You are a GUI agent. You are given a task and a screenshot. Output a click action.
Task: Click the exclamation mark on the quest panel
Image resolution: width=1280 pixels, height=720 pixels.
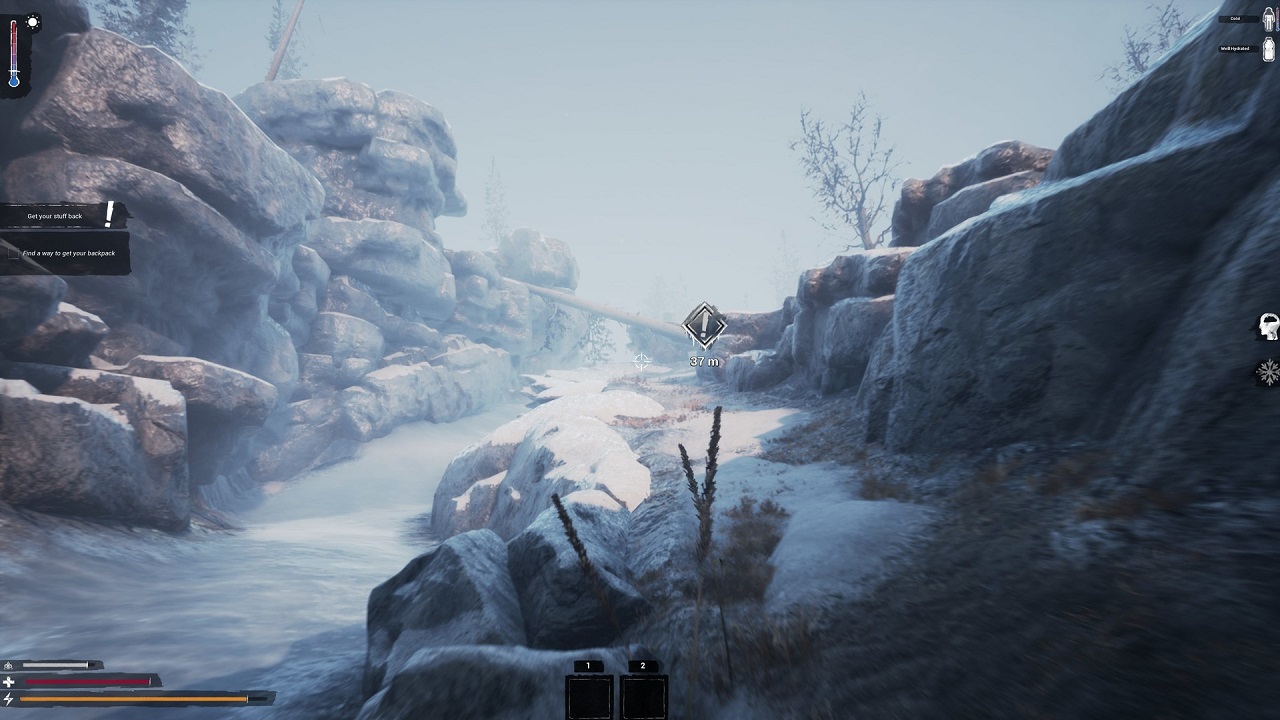tap(108, 213)
